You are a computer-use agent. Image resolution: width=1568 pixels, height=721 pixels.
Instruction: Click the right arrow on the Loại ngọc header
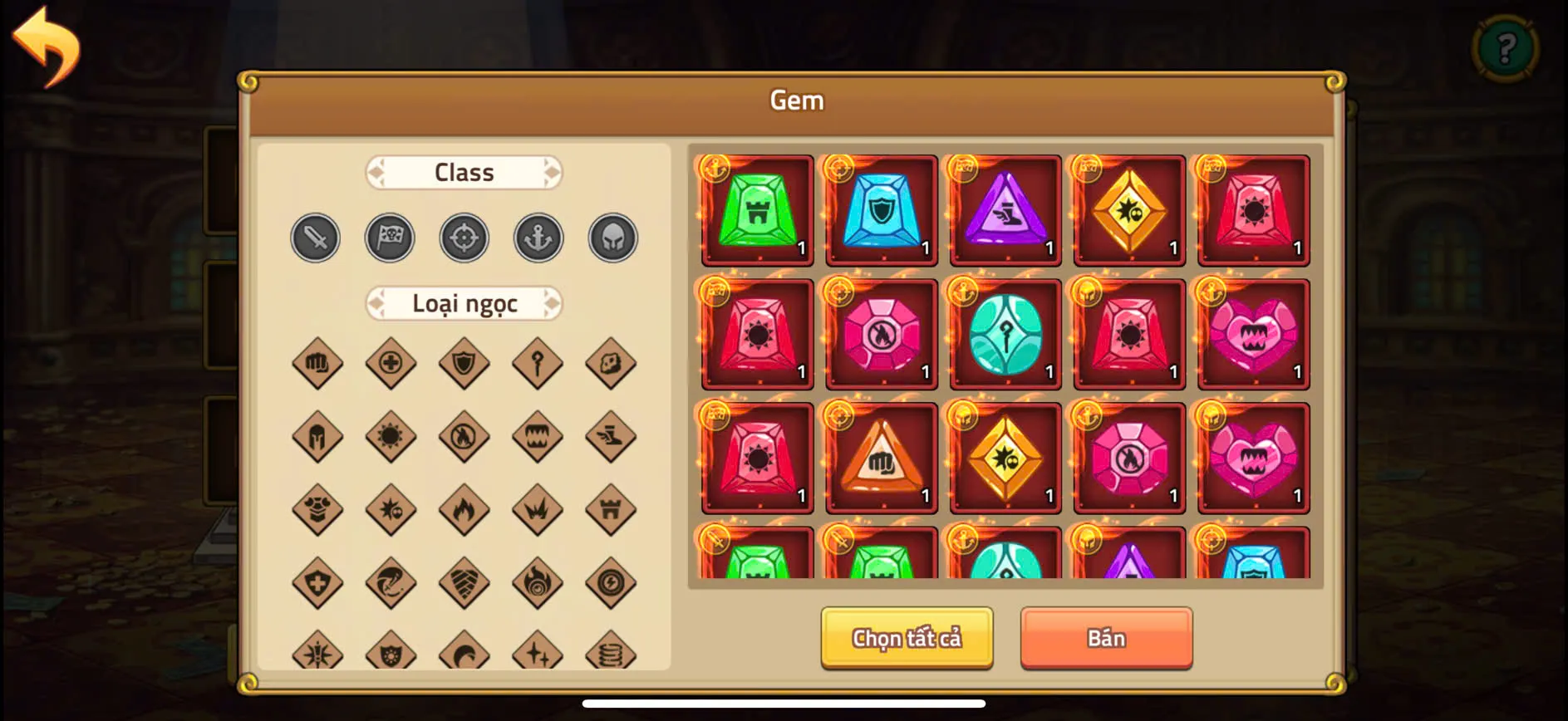[x=551, y=303]
